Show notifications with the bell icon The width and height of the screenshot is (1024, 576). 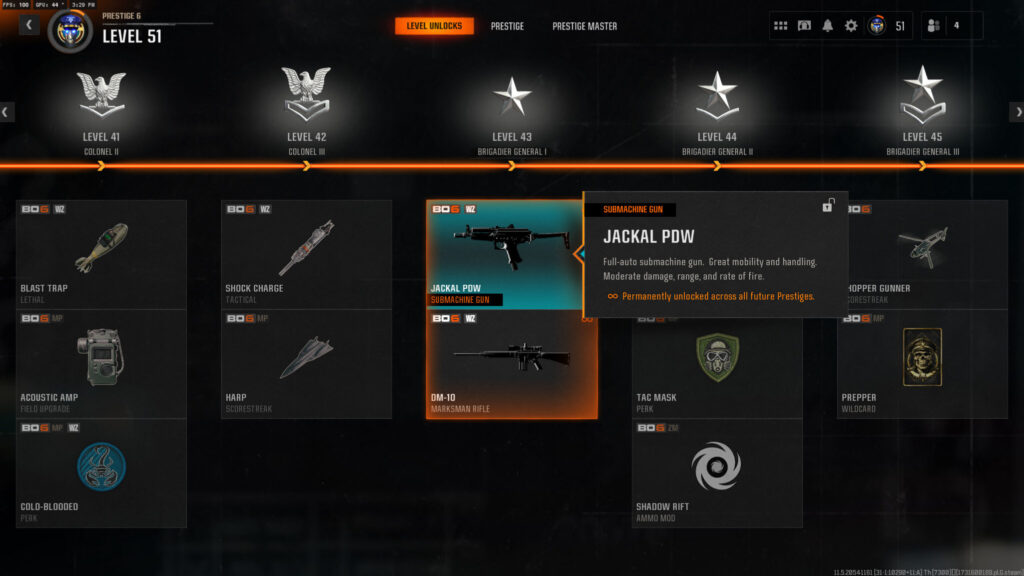[x=827, y=26]
